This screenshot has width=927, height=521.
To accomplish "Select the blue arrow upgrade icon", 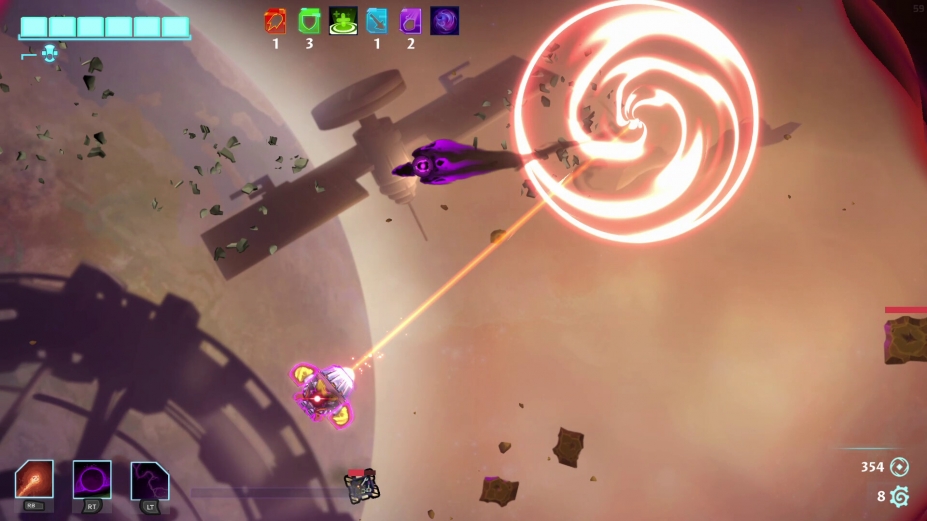I will [377, 21].
